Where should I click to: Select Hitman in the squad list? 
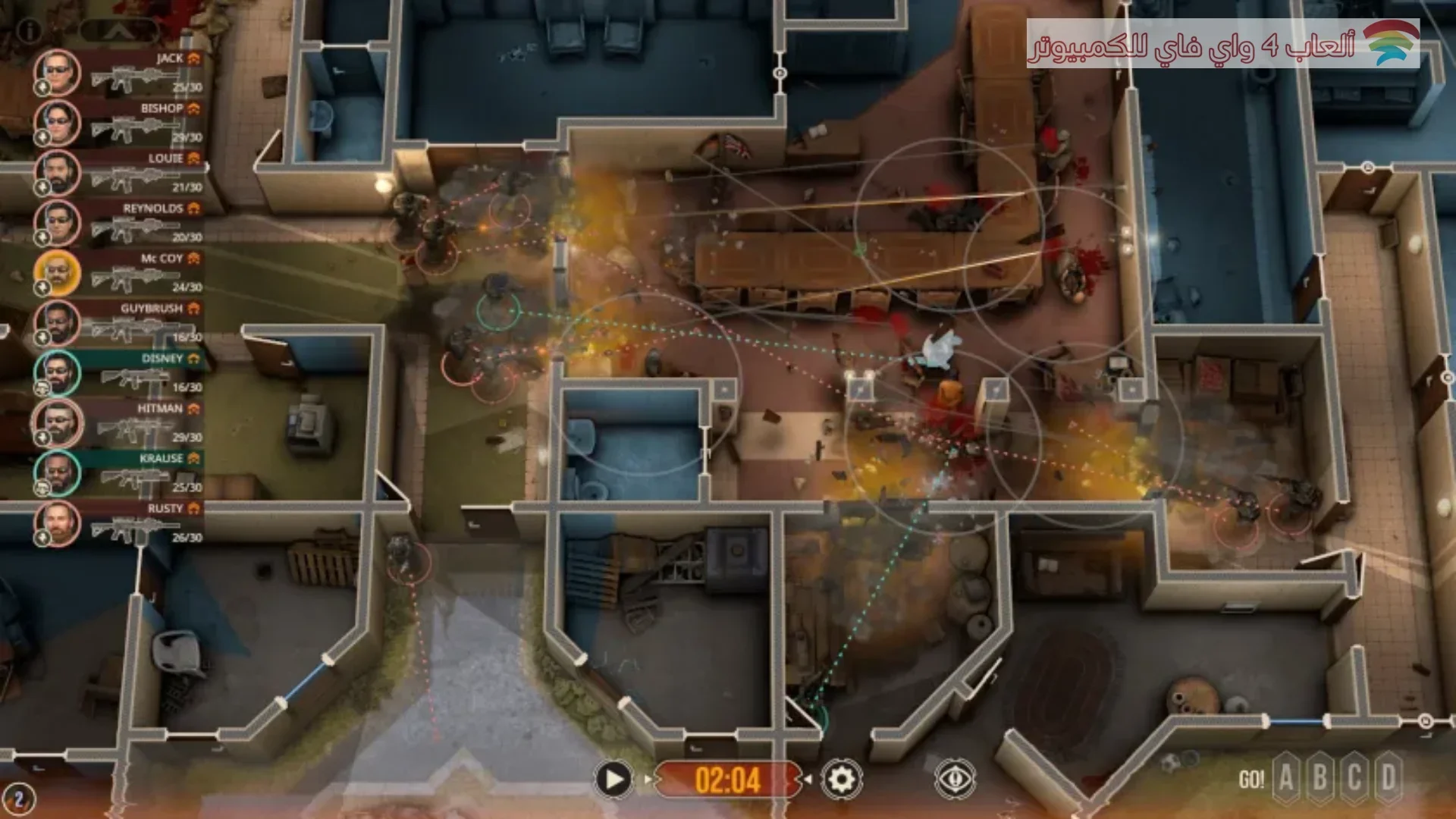[x=58, y=422]
